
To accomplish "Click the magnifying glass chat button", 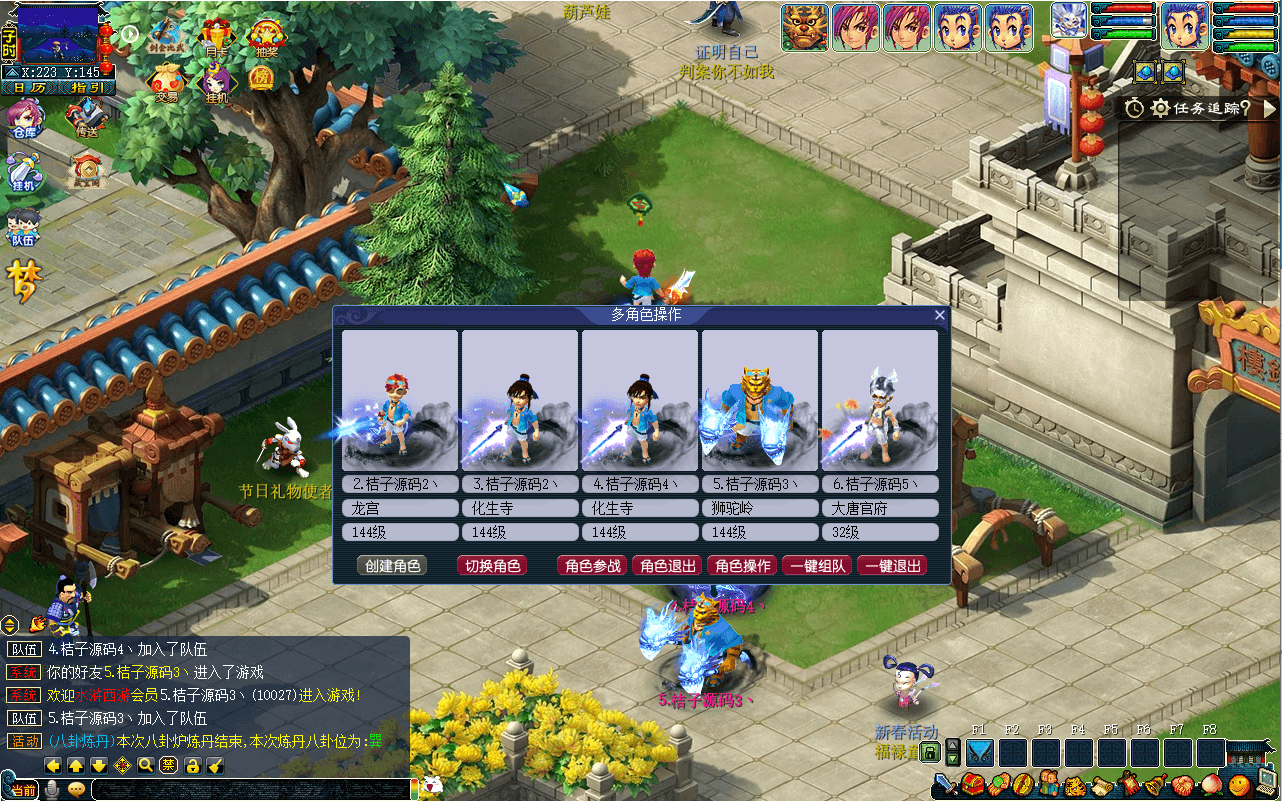I will (x=146, y=766).
